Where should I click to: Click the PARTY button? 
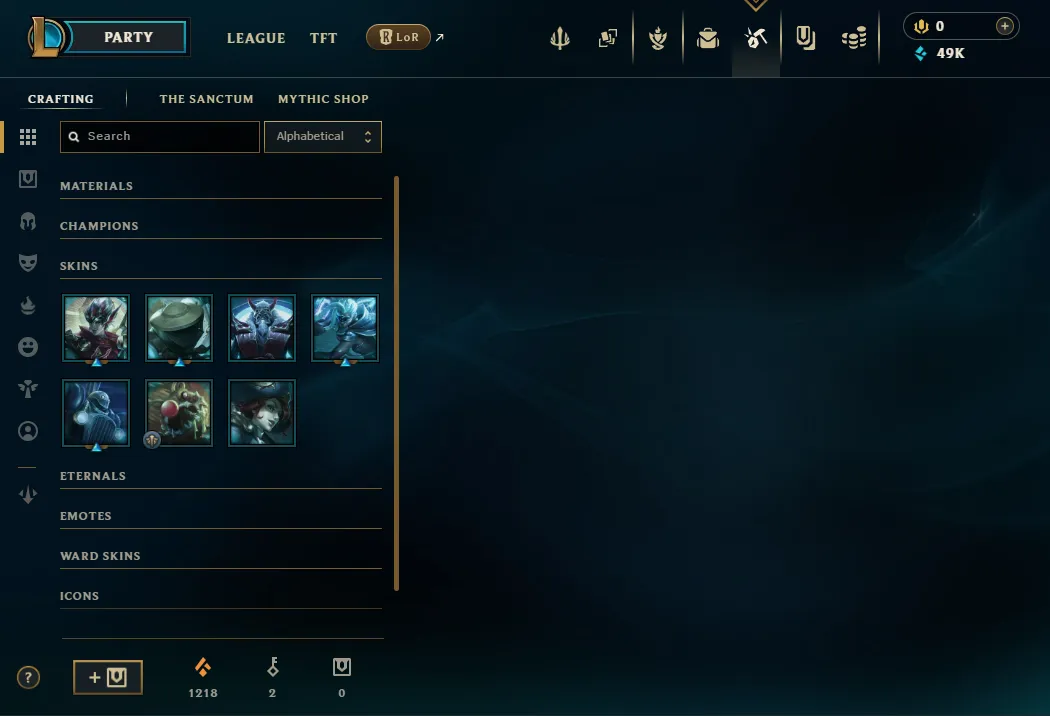129,37
